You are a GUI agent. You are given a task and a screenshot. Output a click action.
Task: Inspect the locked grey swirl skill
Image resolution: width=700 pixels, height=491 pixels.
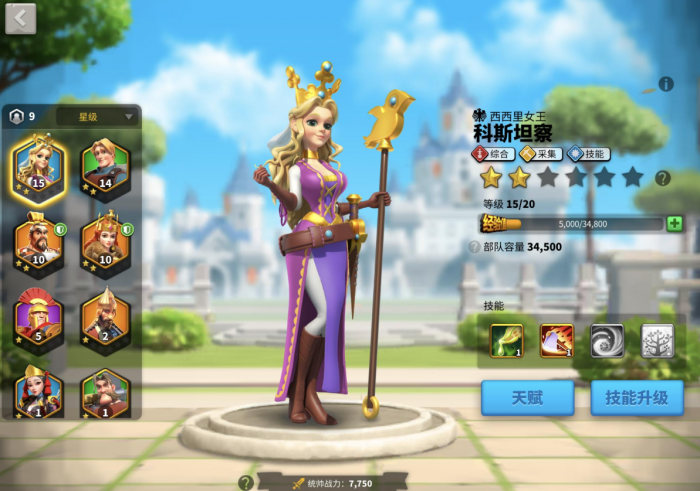coord(607,341)
